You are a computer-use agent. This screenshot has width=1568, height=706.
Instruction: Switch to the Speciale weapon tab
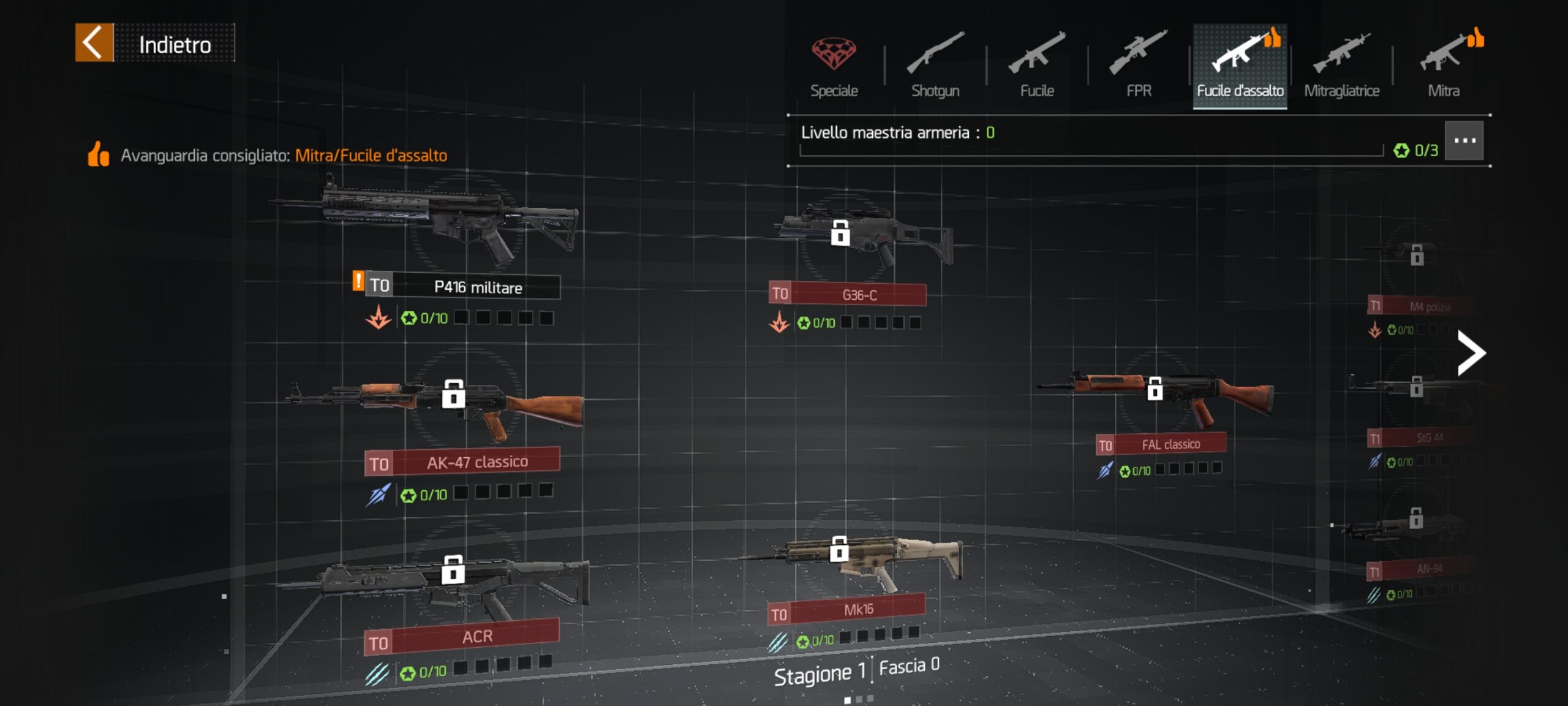coord(834,65)
